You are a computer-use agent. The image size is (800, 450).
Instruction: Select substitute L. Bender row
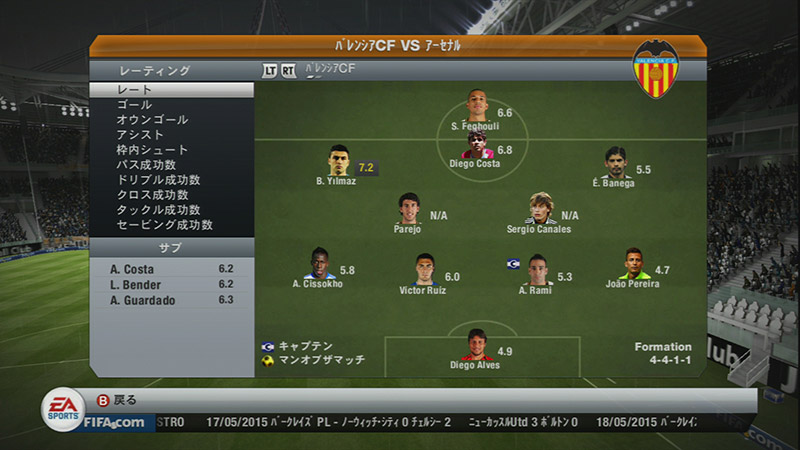click(x=170, y=284)
